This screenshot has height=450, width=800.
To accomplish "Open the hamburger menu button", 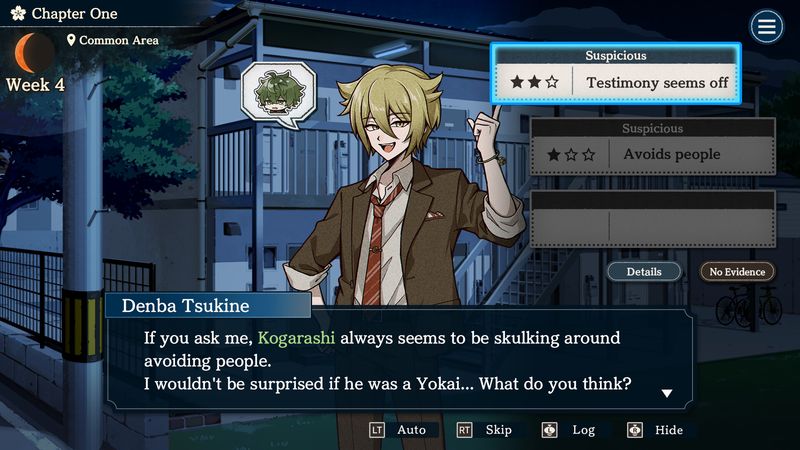I will (767, 27).
